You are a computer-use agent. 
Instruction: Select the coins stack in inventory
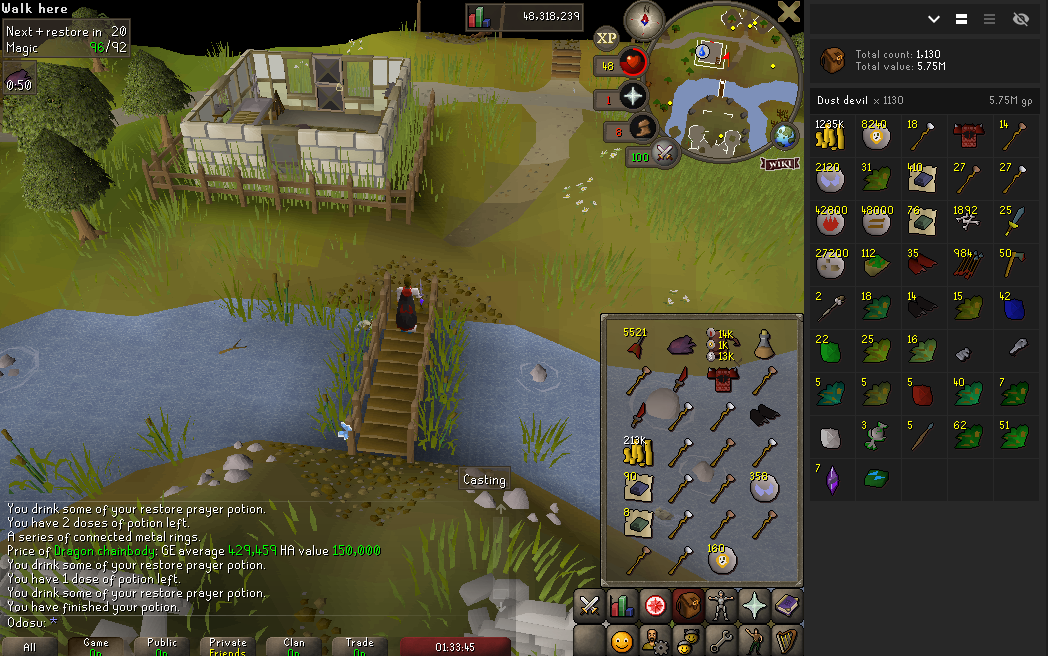(637, 453)
